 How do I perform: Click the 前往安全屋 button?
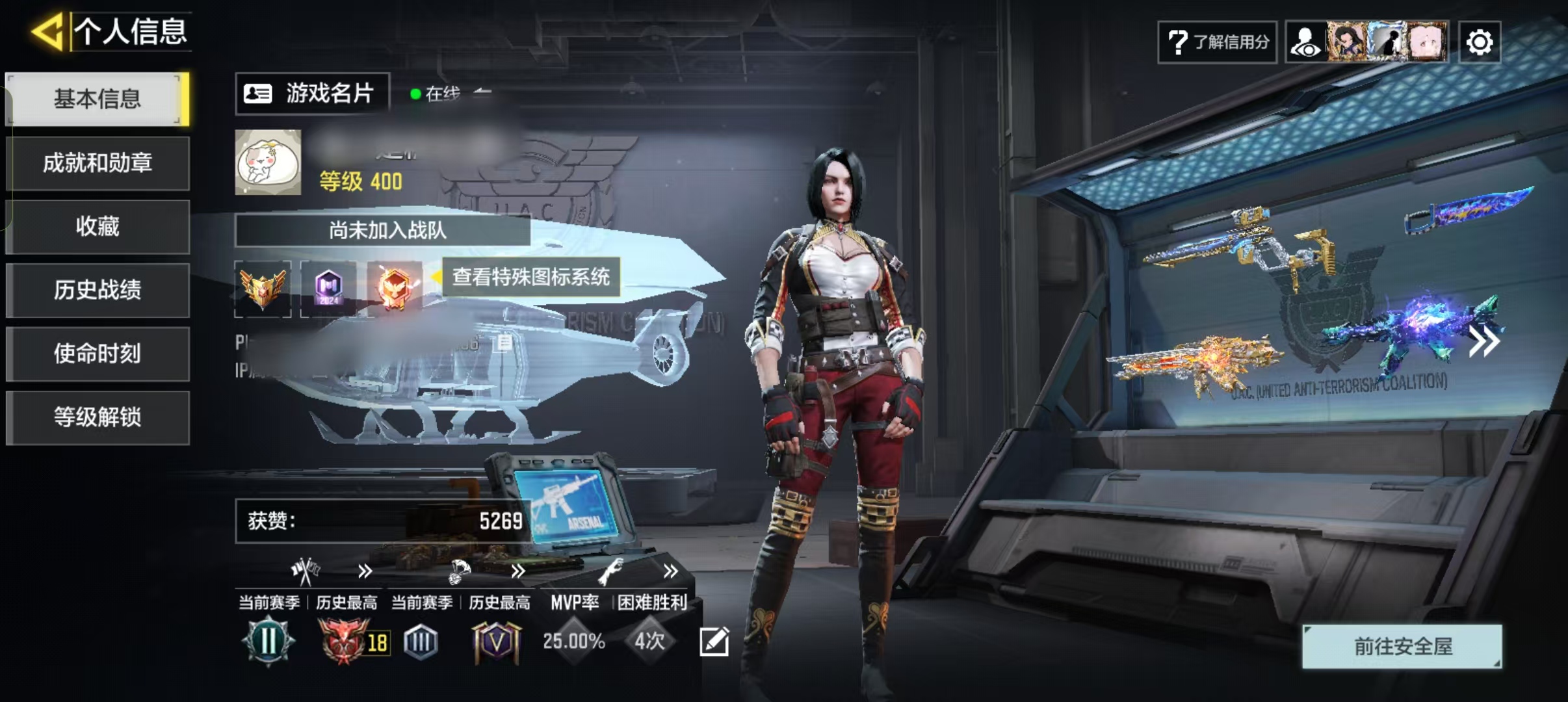tap(1402, 646)
